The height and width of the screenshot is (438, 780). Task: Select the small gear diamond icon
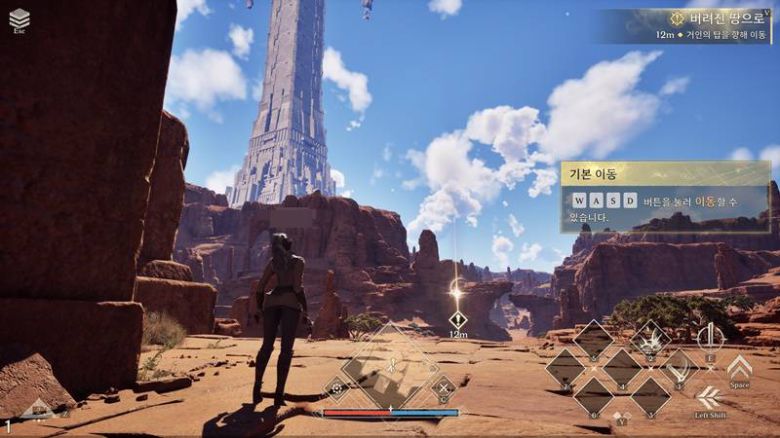click(x=337, y=388)
